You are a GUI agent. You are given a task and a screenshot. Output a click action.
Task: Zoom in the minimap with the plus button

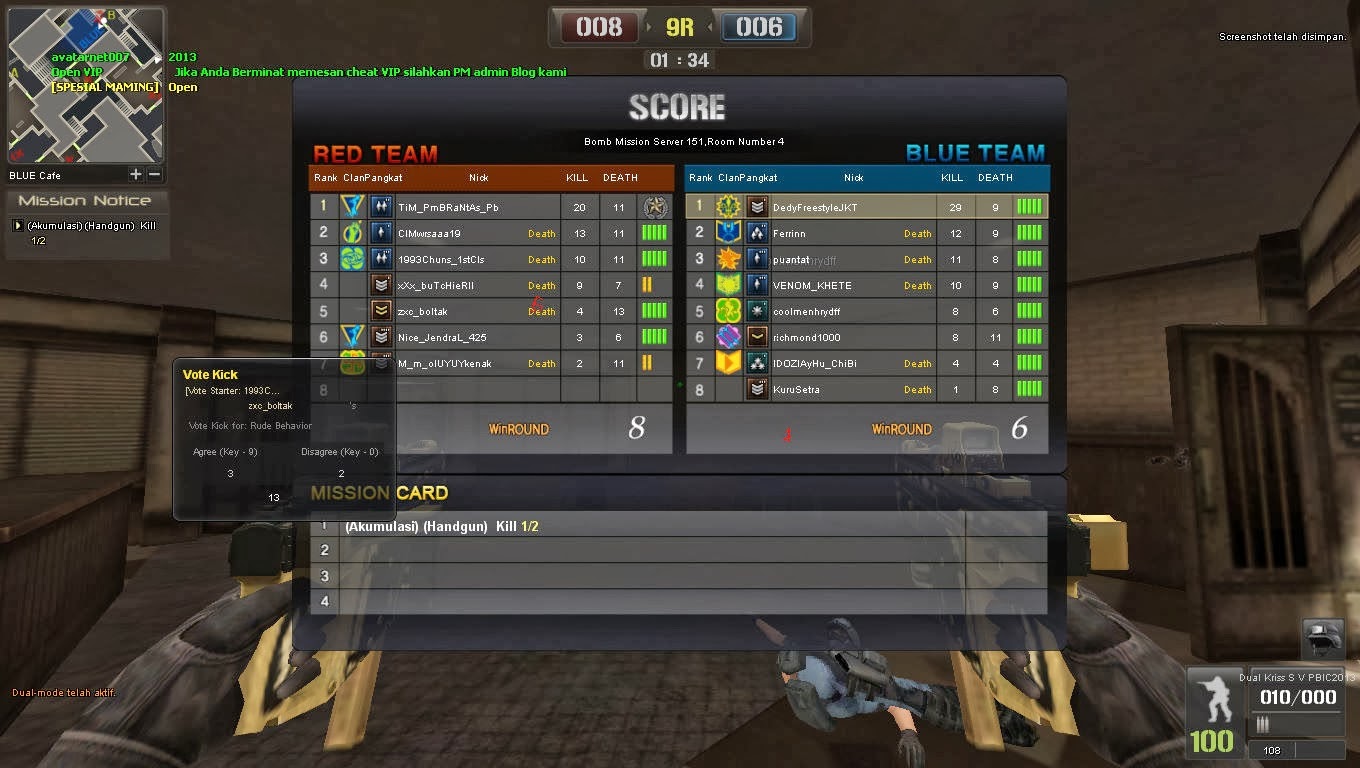pyautogui.click(x=135, y=174)
